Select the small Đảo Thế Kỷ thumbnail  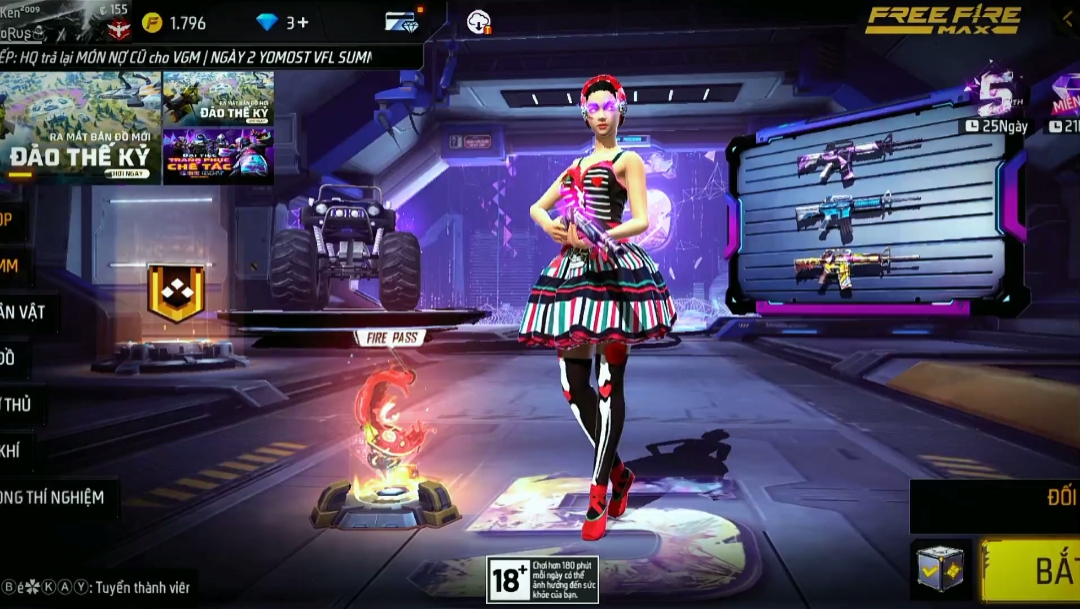(218, 98)
